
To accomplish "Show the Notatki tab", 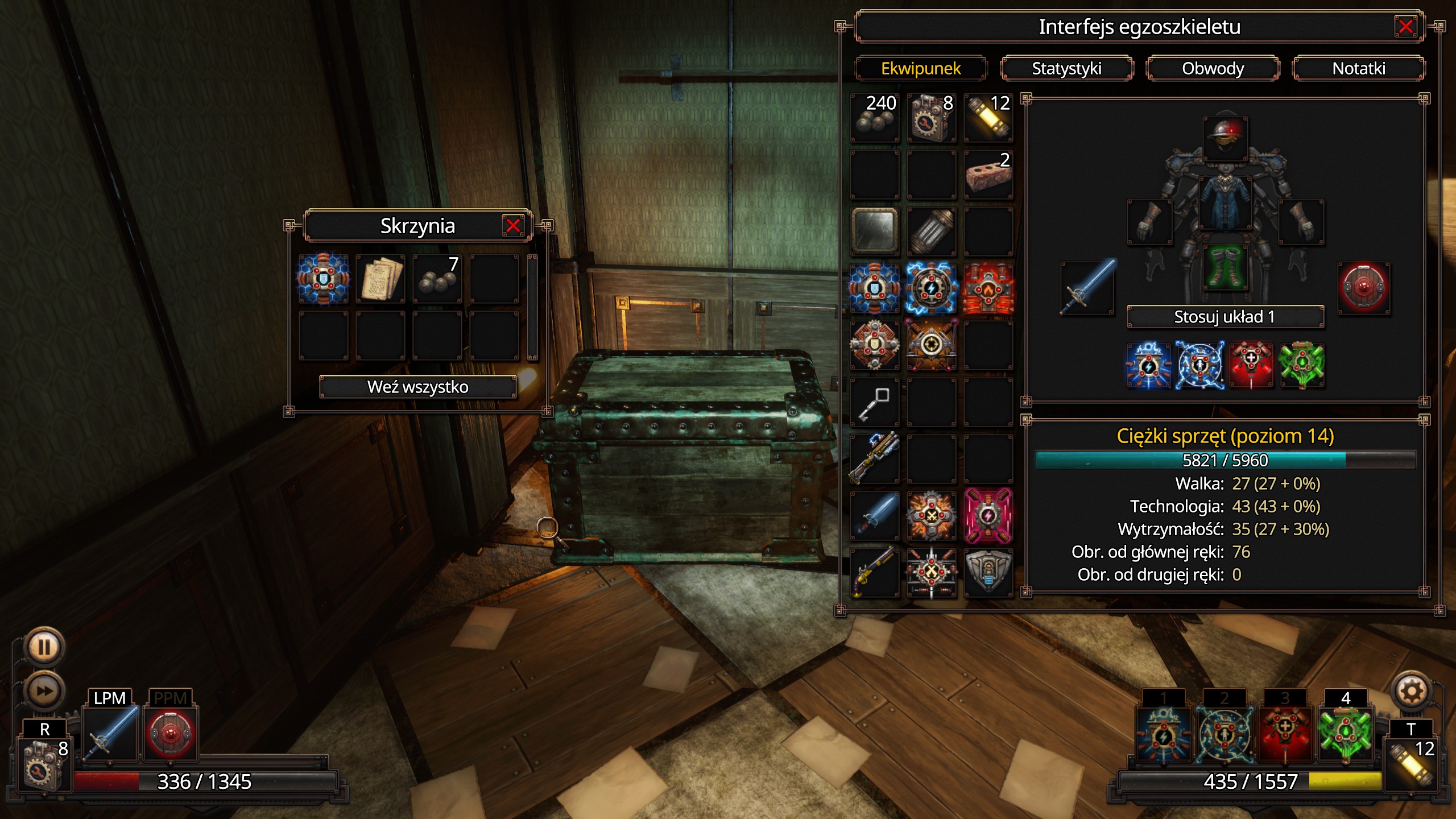I will (x=1358, y=68).
